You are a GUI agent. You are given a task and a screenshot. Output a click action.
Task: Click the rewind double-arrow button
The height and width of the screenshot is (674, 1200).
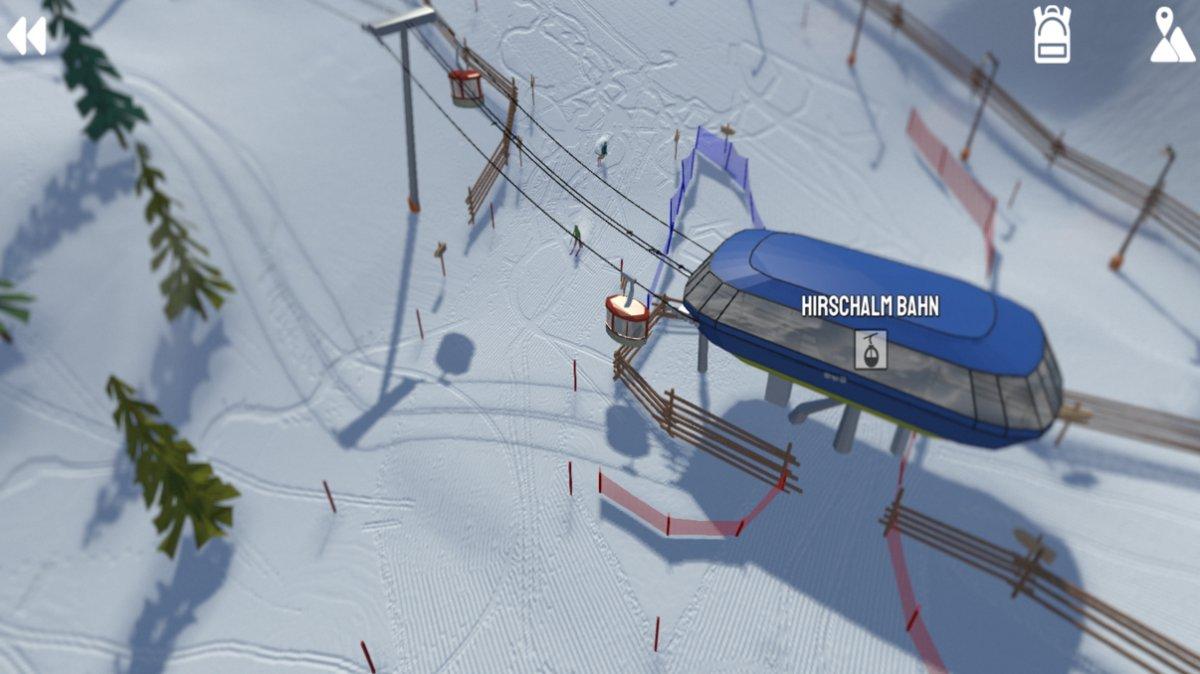[x=26, y=36]
